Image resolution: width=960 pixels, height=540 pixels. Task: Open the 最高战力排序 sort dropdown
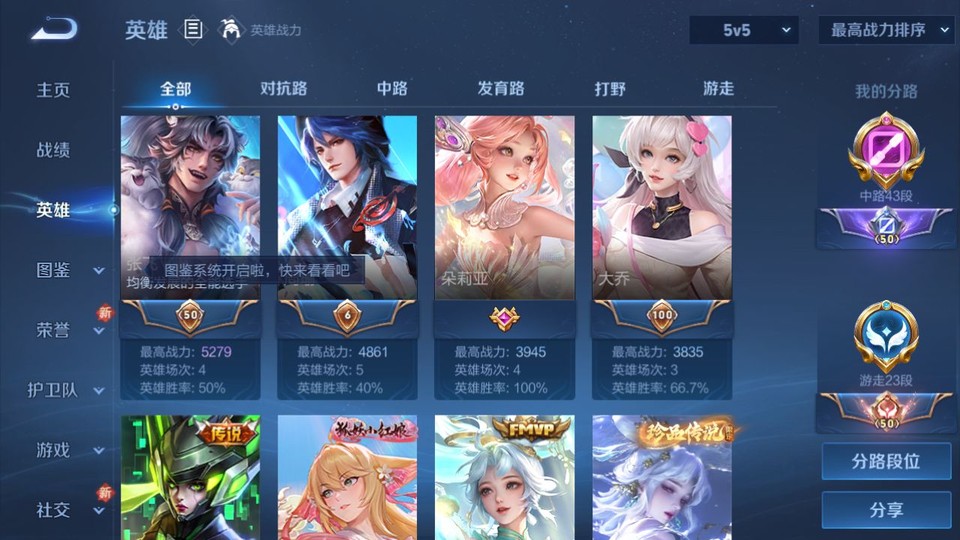tap(886, 30)
